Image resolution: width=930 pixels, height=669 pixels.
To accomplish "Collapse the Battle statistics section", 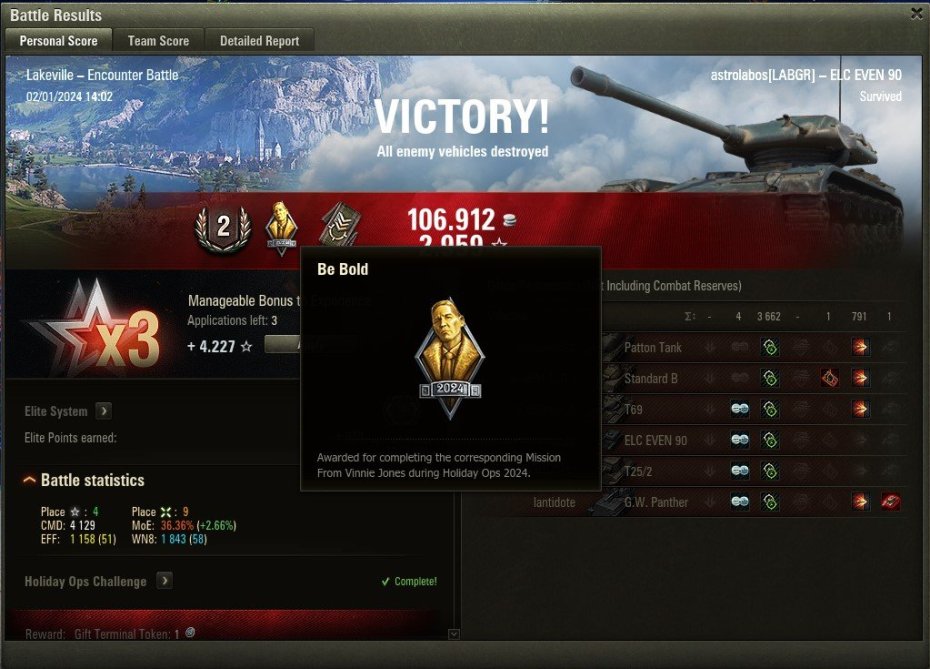I will [x=29, y=481].
